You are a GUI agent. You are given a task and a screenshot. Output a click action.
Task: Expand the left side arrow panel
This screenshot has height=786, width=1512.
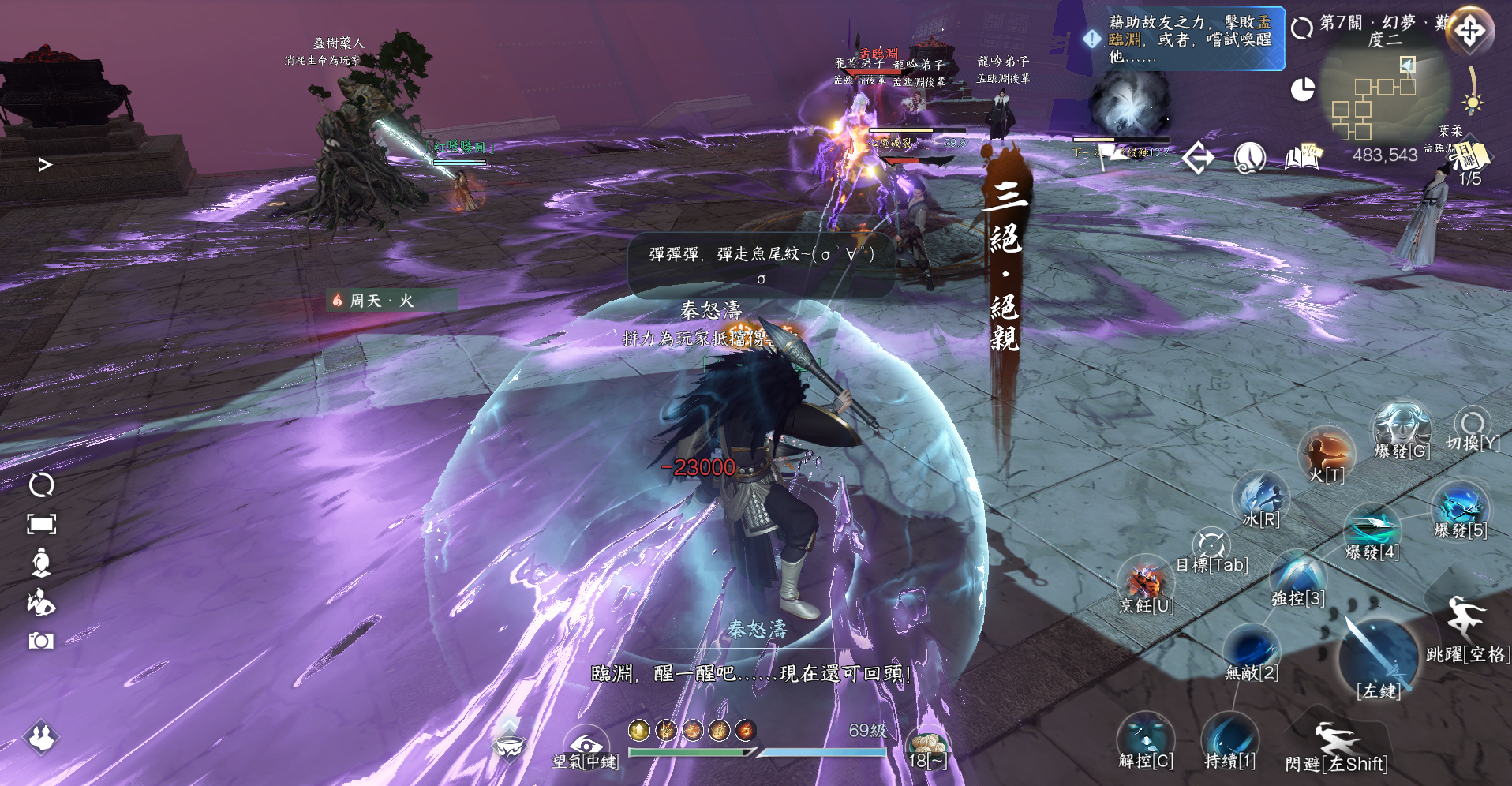46,164
